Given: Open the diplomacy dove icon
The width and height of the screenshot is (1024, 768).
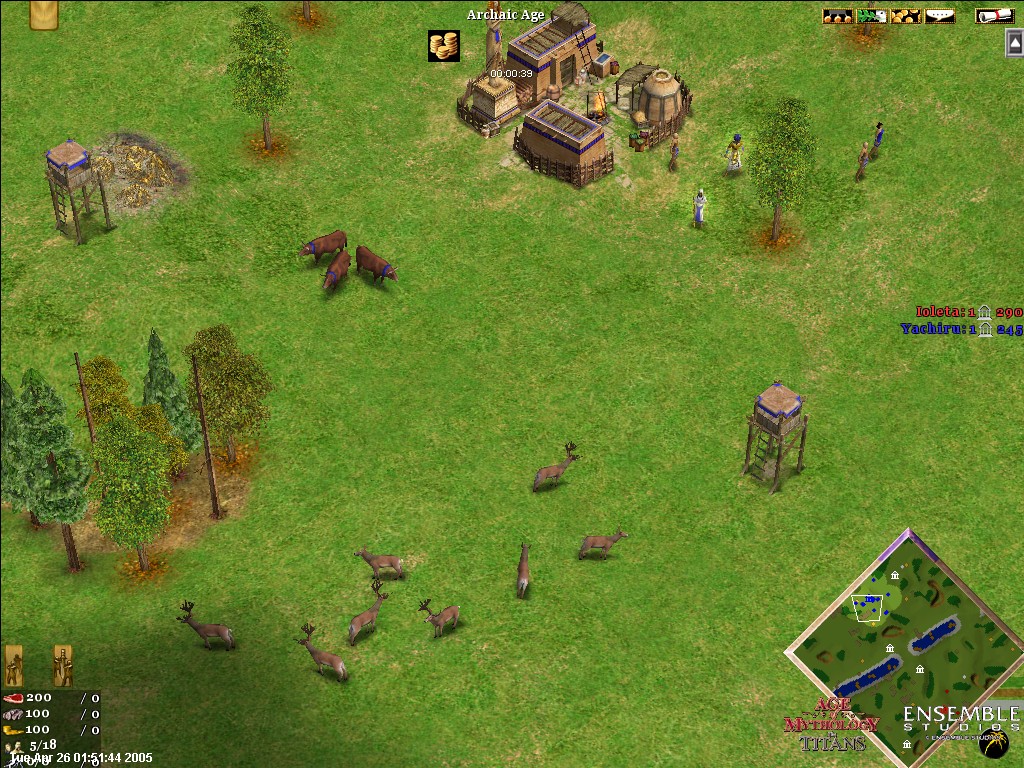Looking at the screenshot, I should click(872, 15).
